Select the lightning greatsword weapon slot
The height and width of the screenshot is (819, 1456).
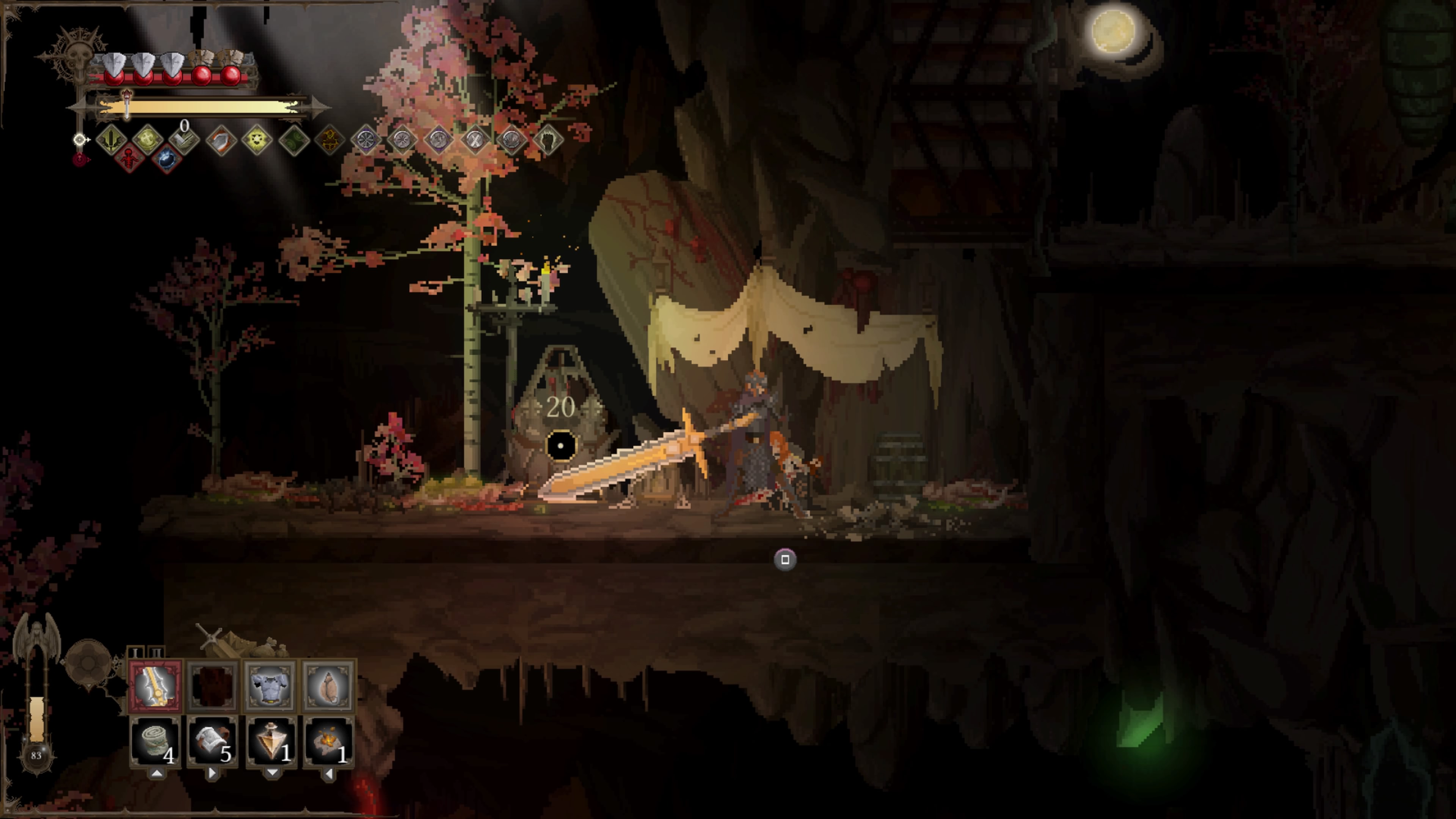(x=155, y=686)
